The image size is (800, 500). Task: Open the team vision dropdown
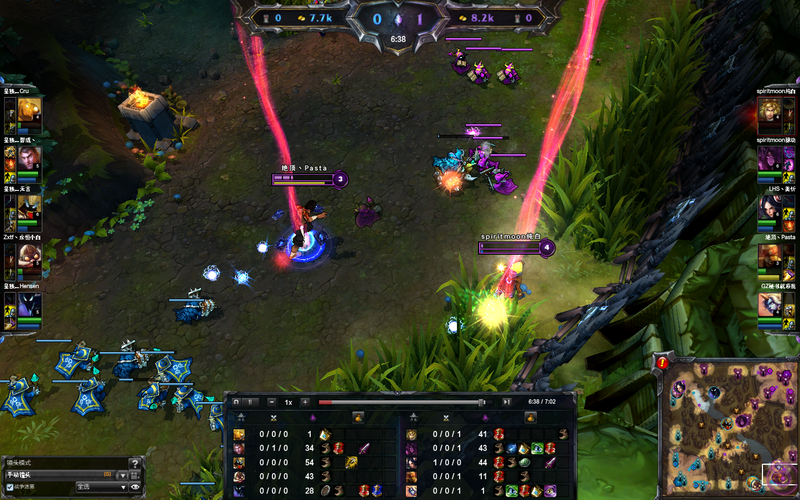point(100,487)
